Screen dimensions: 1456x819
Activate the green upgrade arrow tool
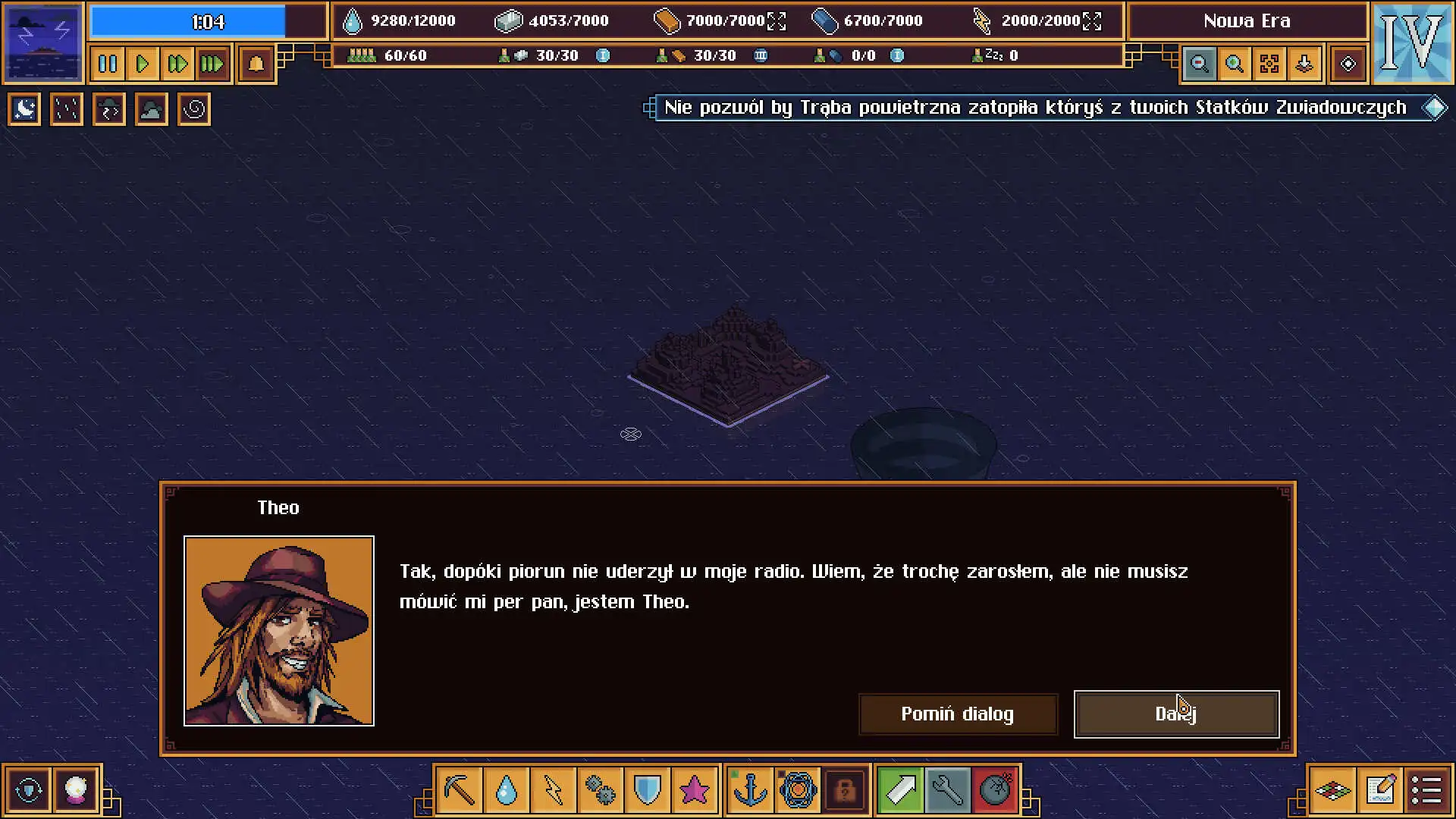point(900,790)
